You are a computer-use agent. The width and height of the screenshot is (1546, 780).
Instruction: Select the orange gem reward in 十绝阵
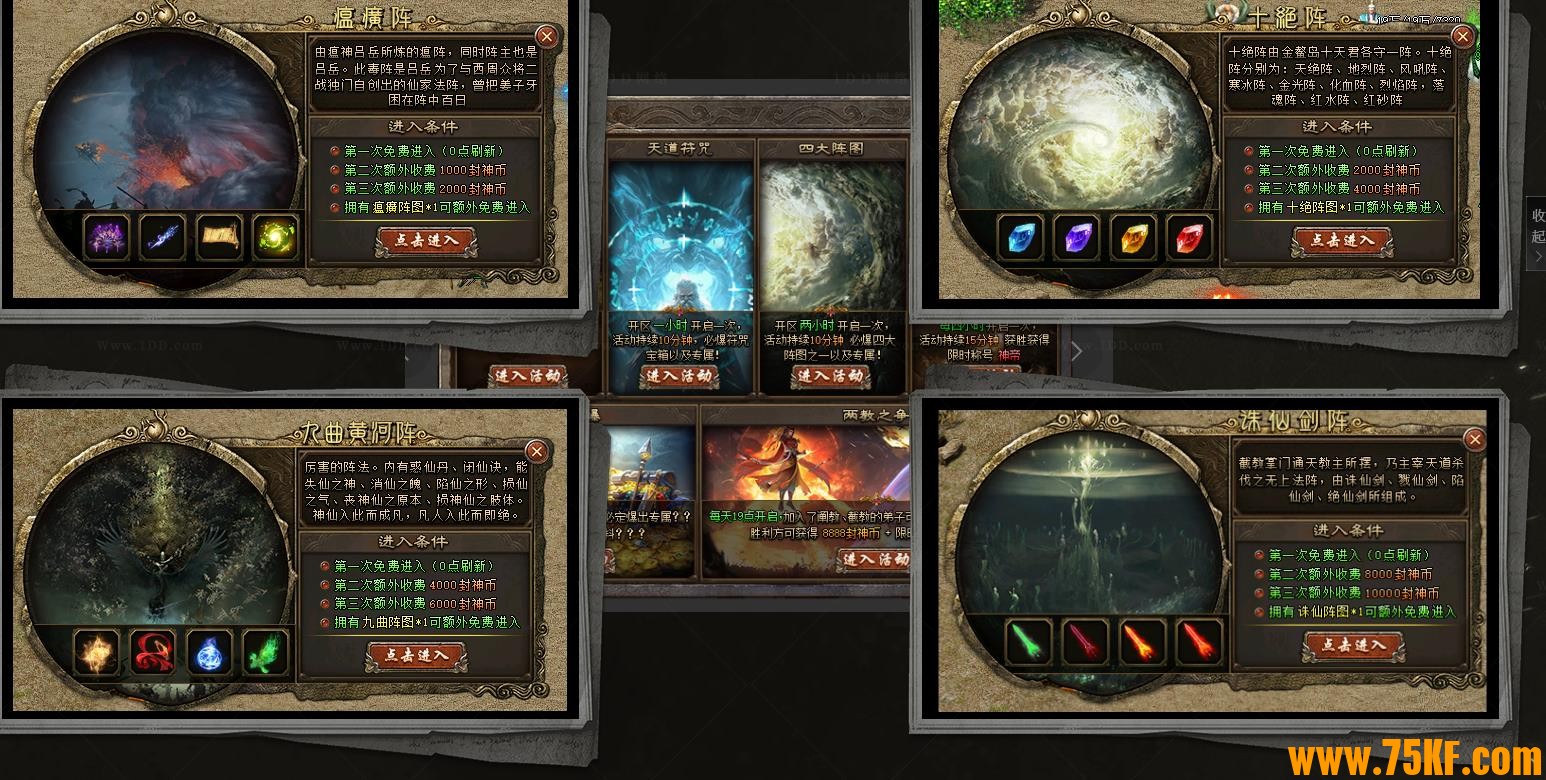click(1134, 239)
